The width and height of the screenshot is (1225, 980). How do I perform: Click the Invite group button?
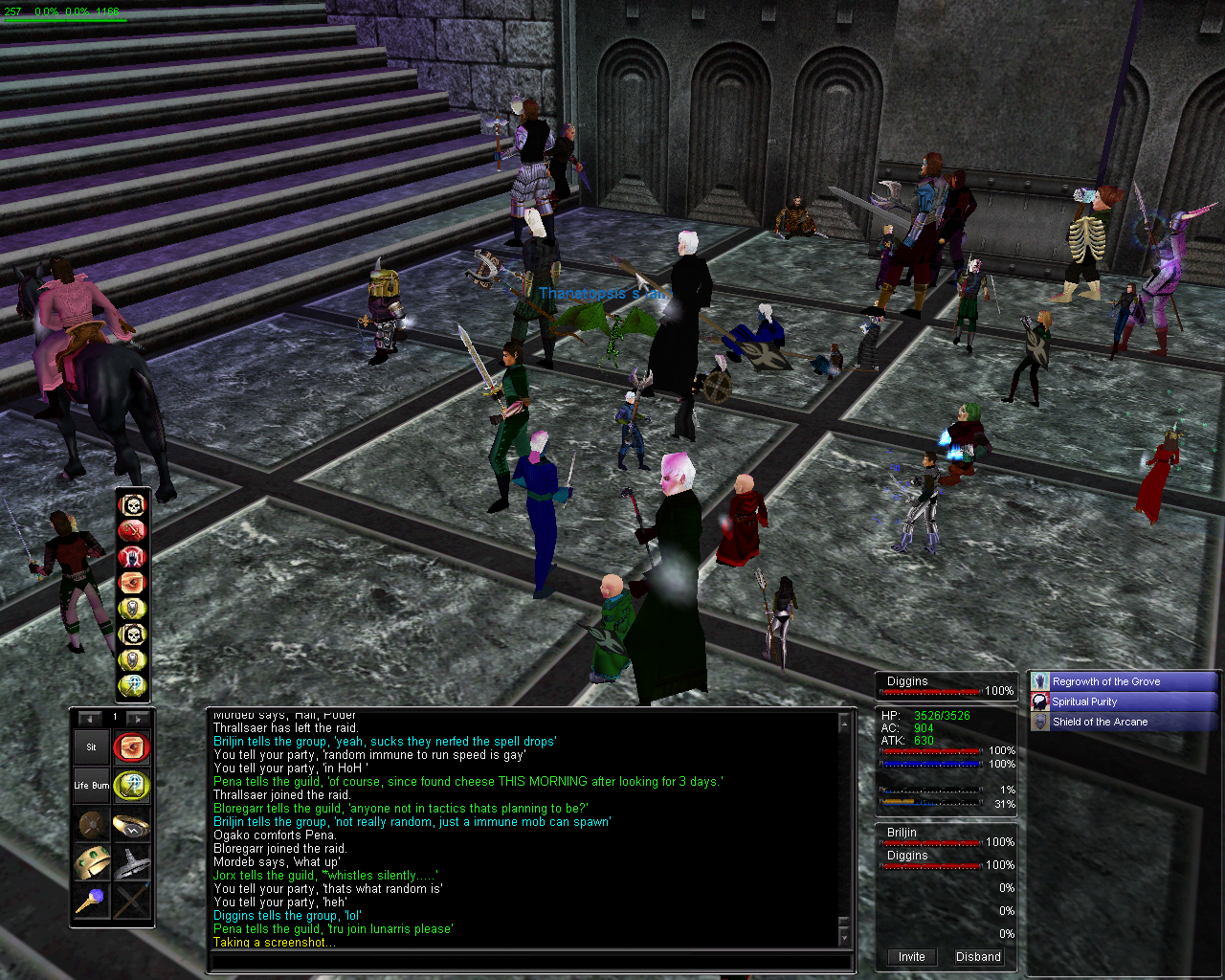911,956
